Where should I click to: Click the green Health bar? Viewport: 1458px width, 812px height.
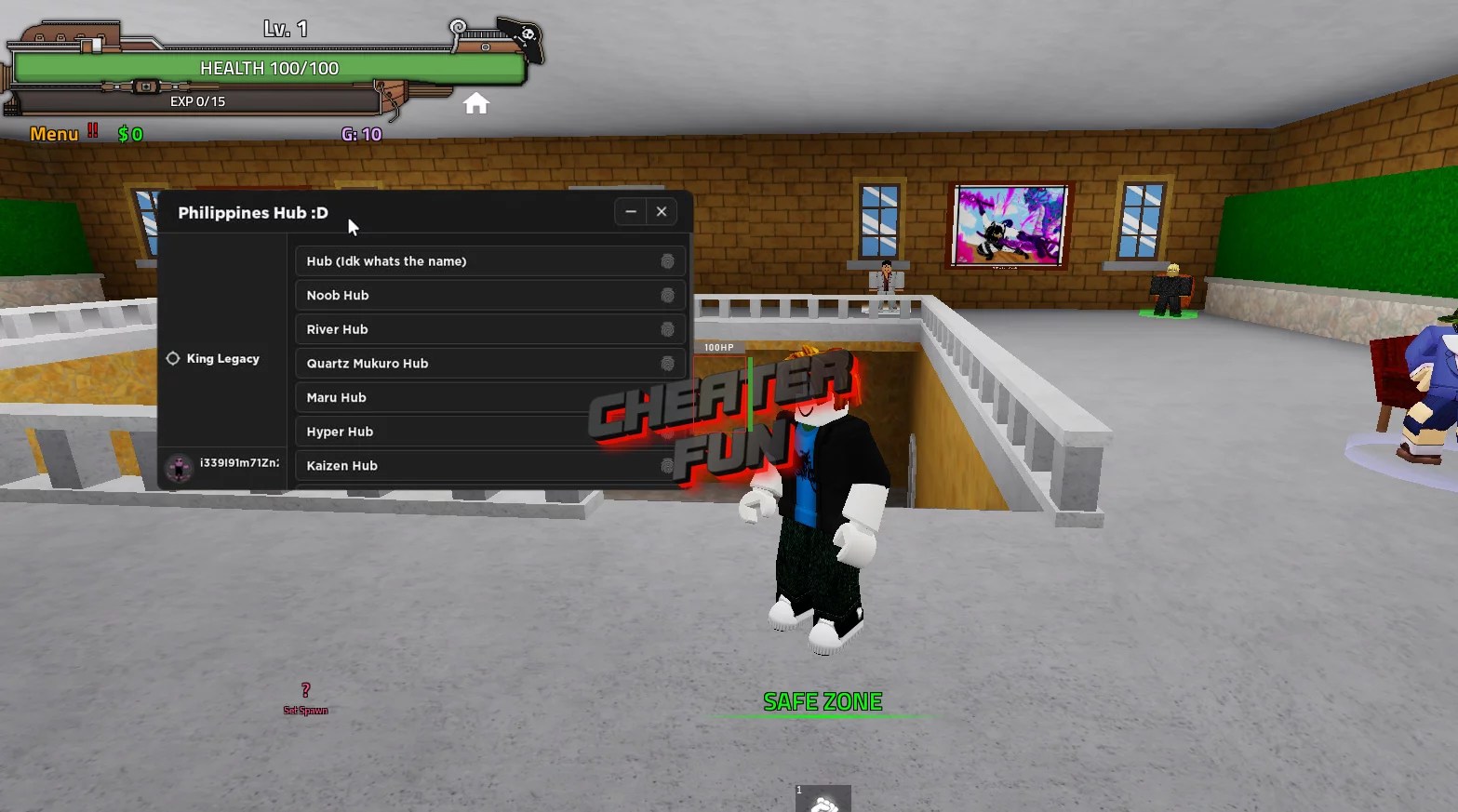pyautogui.click(x=268, y=67)
